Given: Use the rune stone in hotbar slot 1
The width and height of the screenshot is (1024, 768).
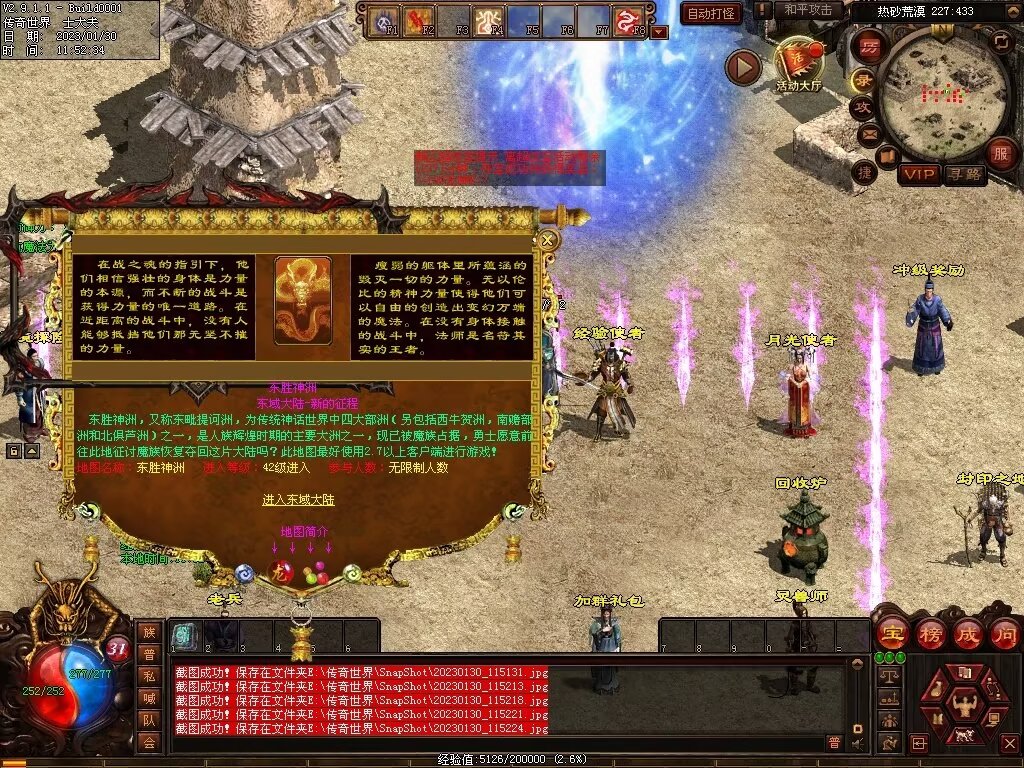Looking at the screenshot, I should 183,636.
